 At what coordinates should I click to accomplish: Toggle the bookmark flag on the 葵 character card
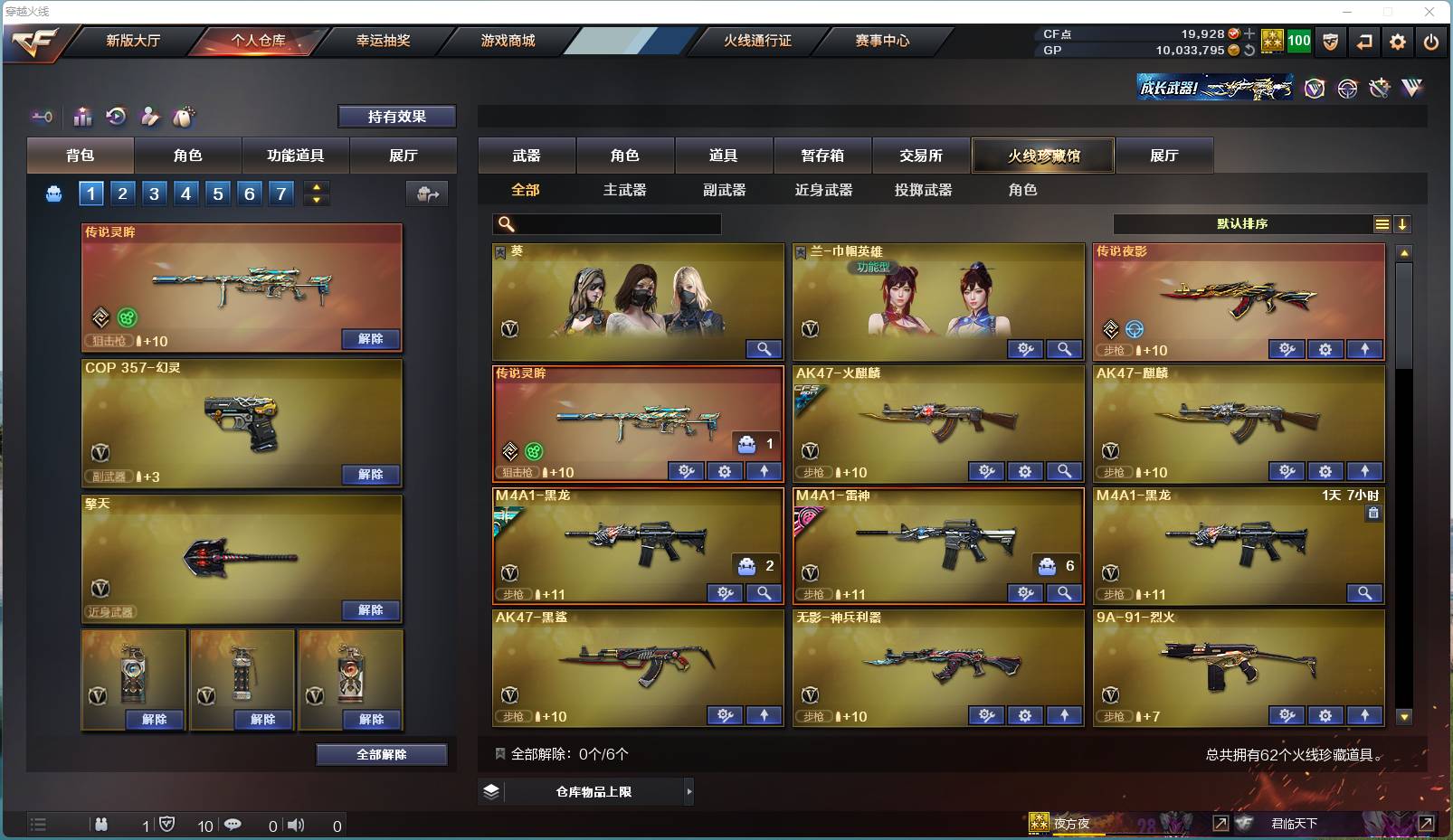pyautogui.click(x=499, y=251)
